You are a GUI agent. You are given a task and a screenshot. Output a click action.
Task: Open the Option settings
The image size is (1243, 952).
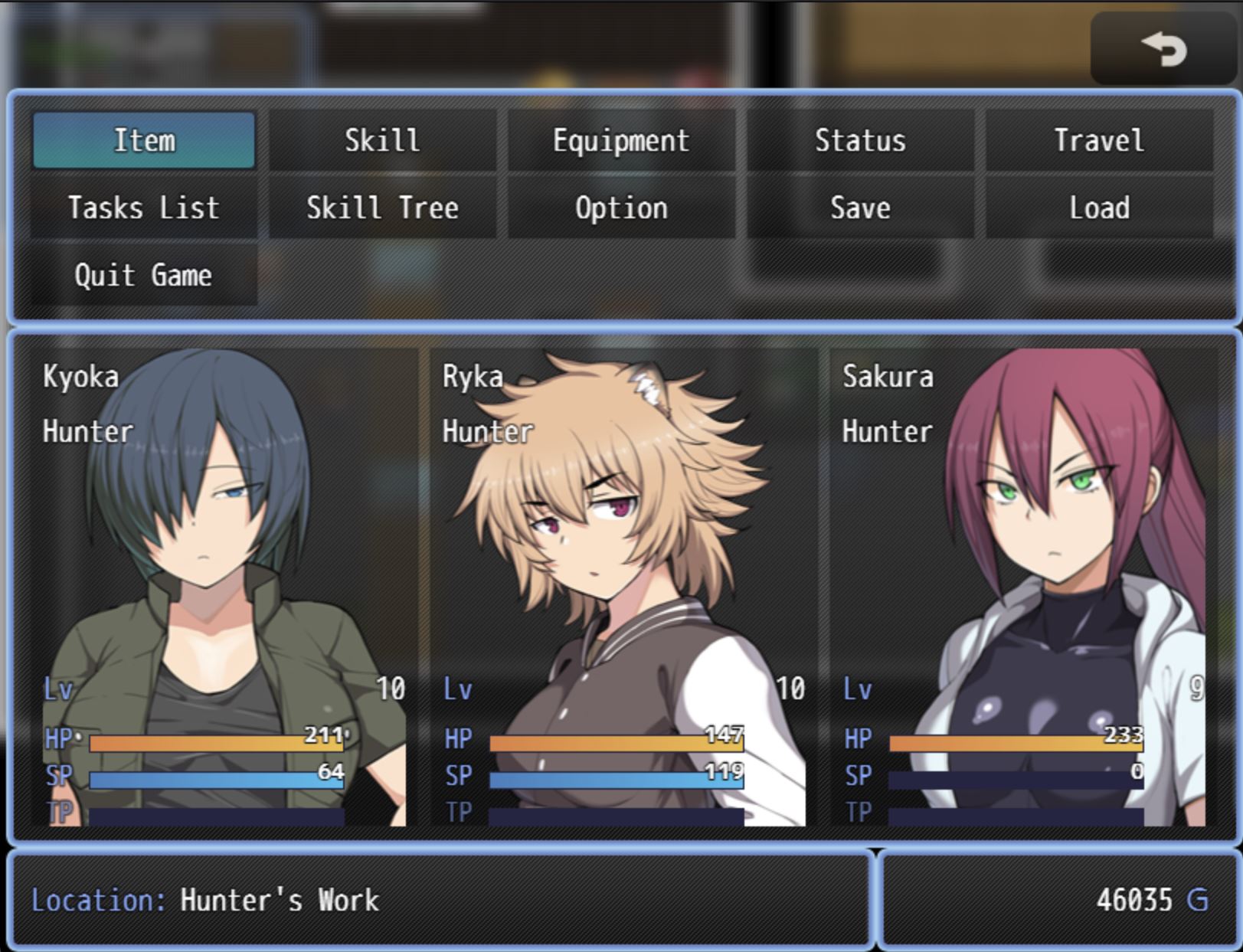coord(621,208)
